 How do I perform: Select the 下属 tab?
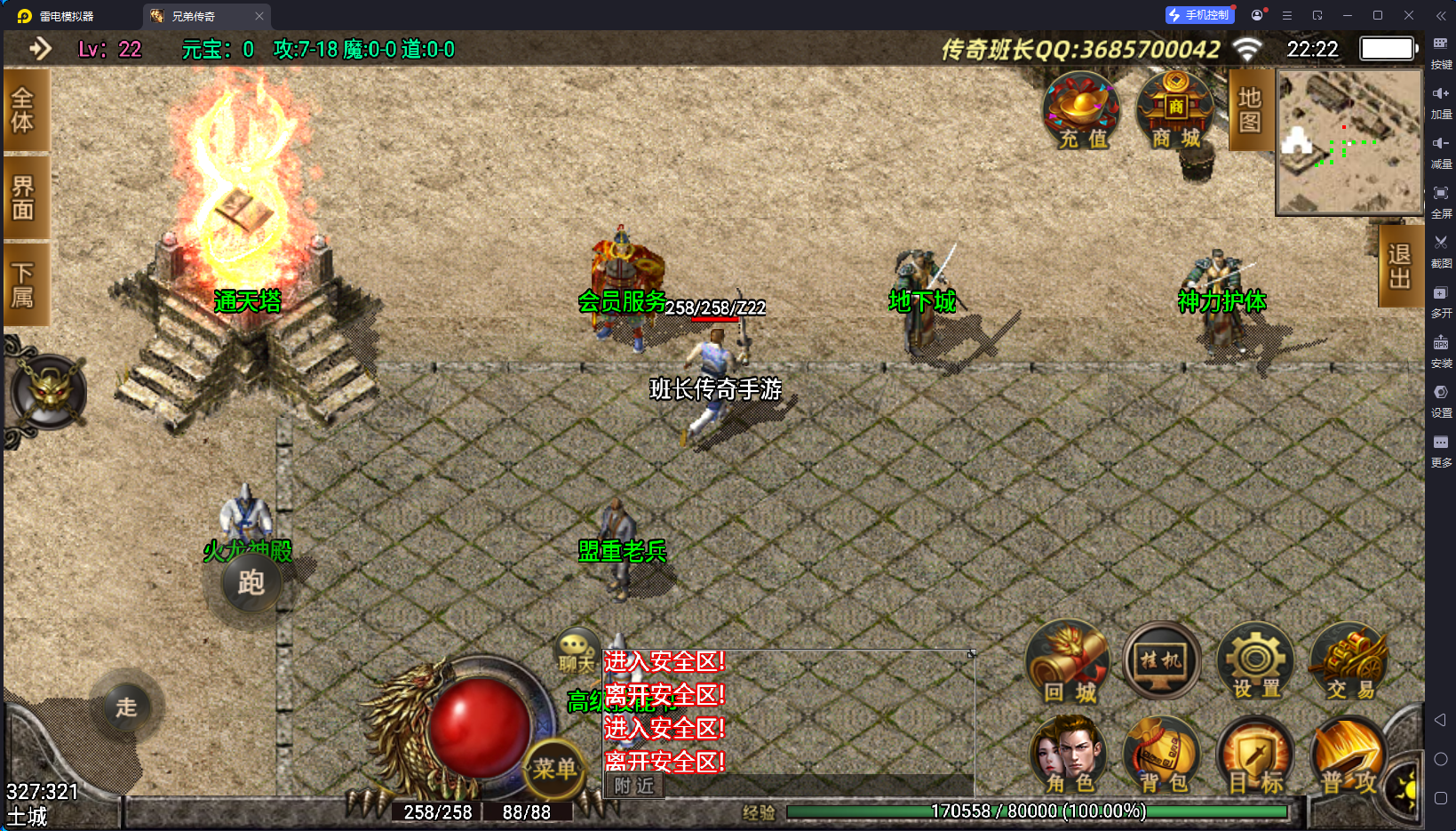coord(24,284)
